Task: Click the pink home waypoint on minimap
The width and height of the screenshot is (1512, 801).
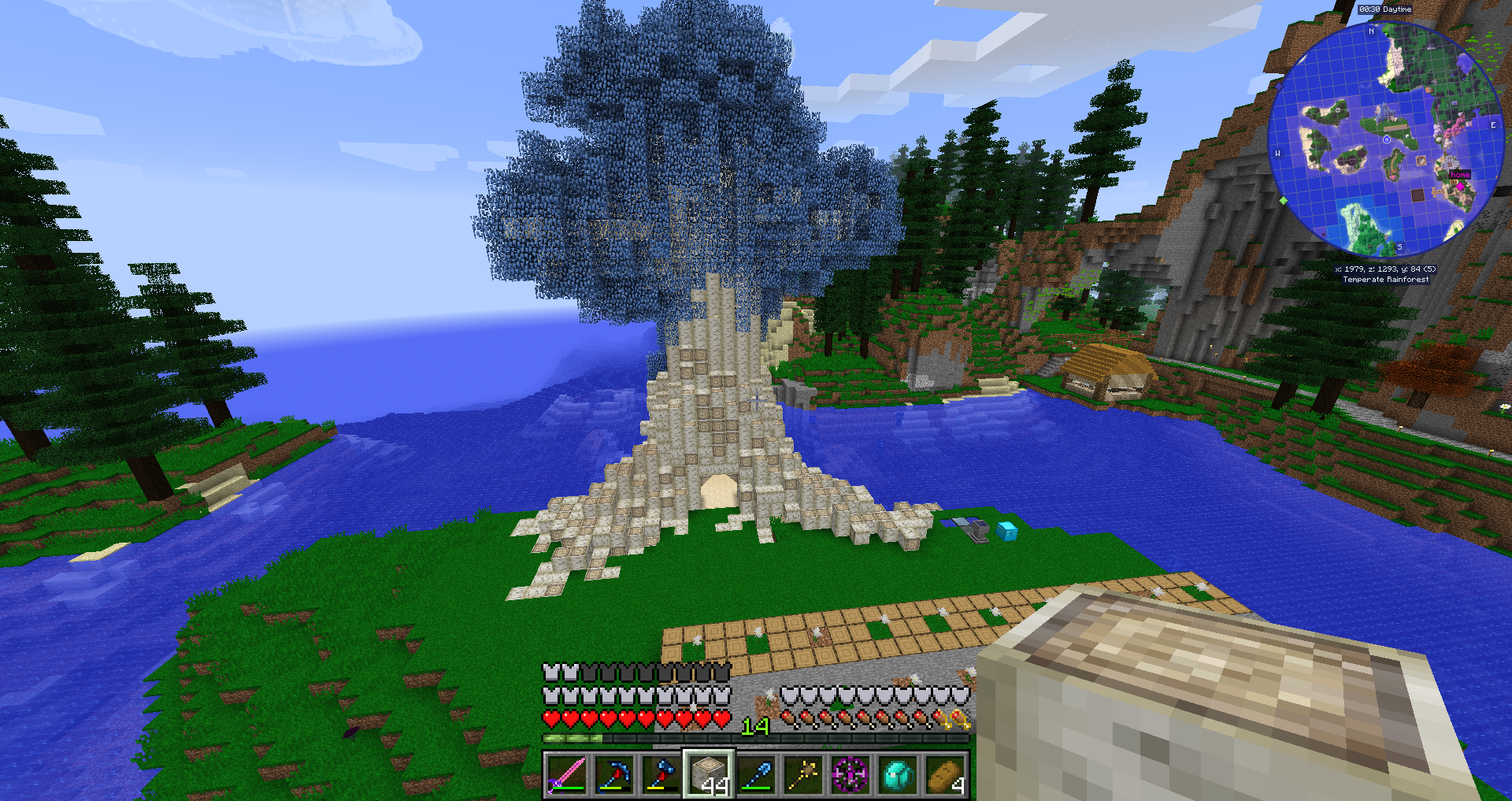Action: click(1460, 186)
